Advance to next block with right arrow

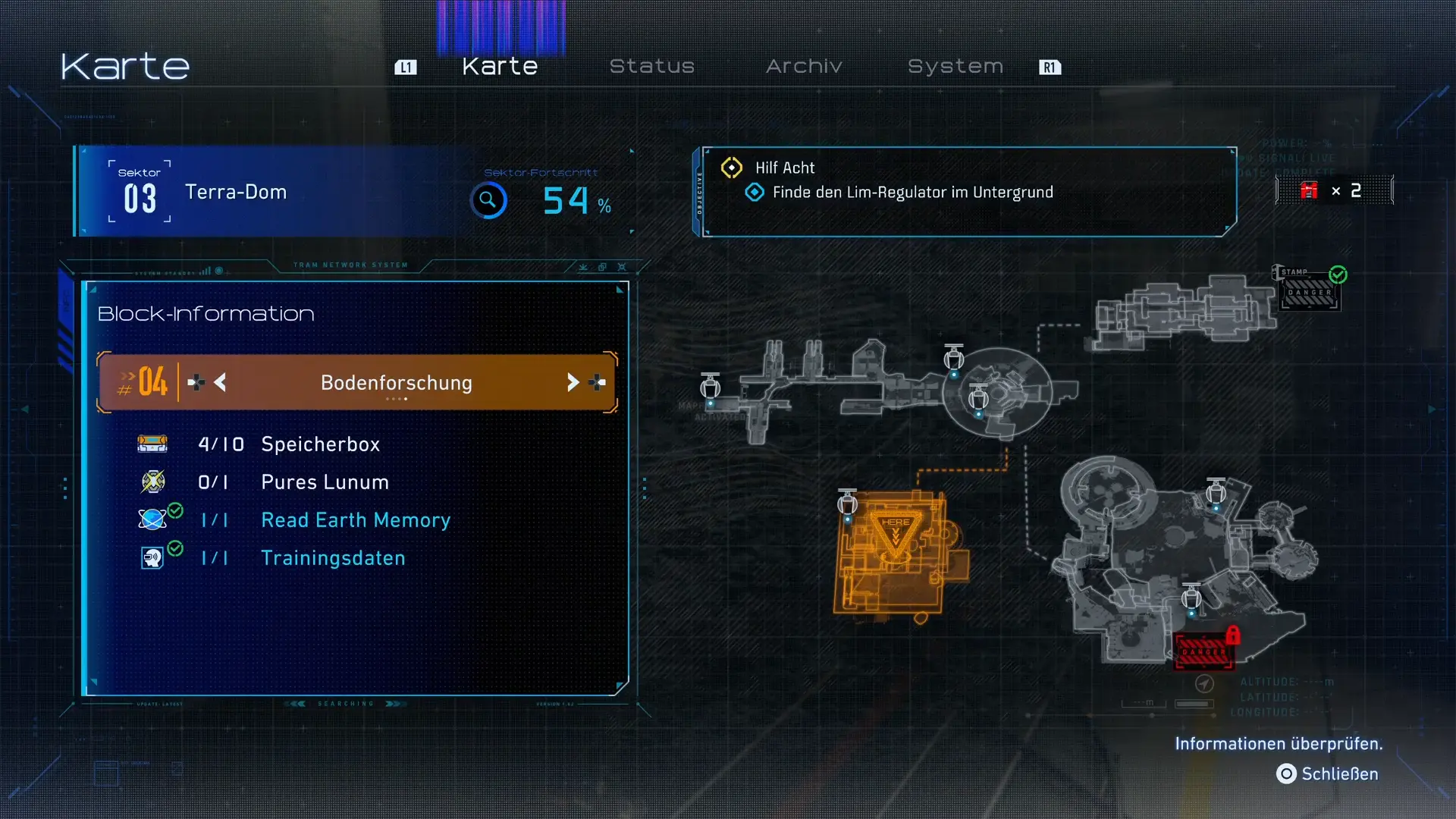tap(573, 382)
